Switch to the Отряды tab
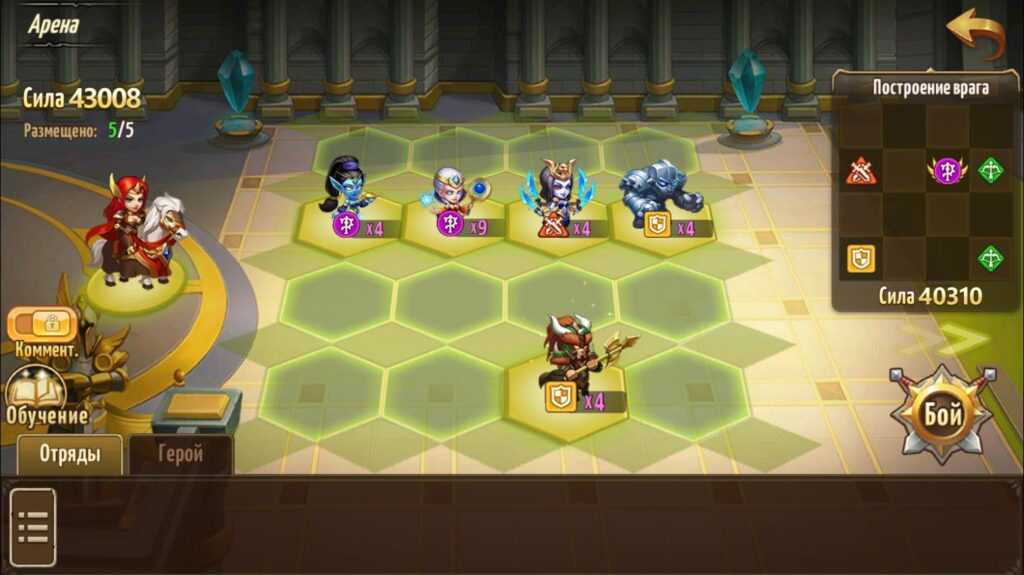Viewport: 1024px width, 575px height. point(69,454)
